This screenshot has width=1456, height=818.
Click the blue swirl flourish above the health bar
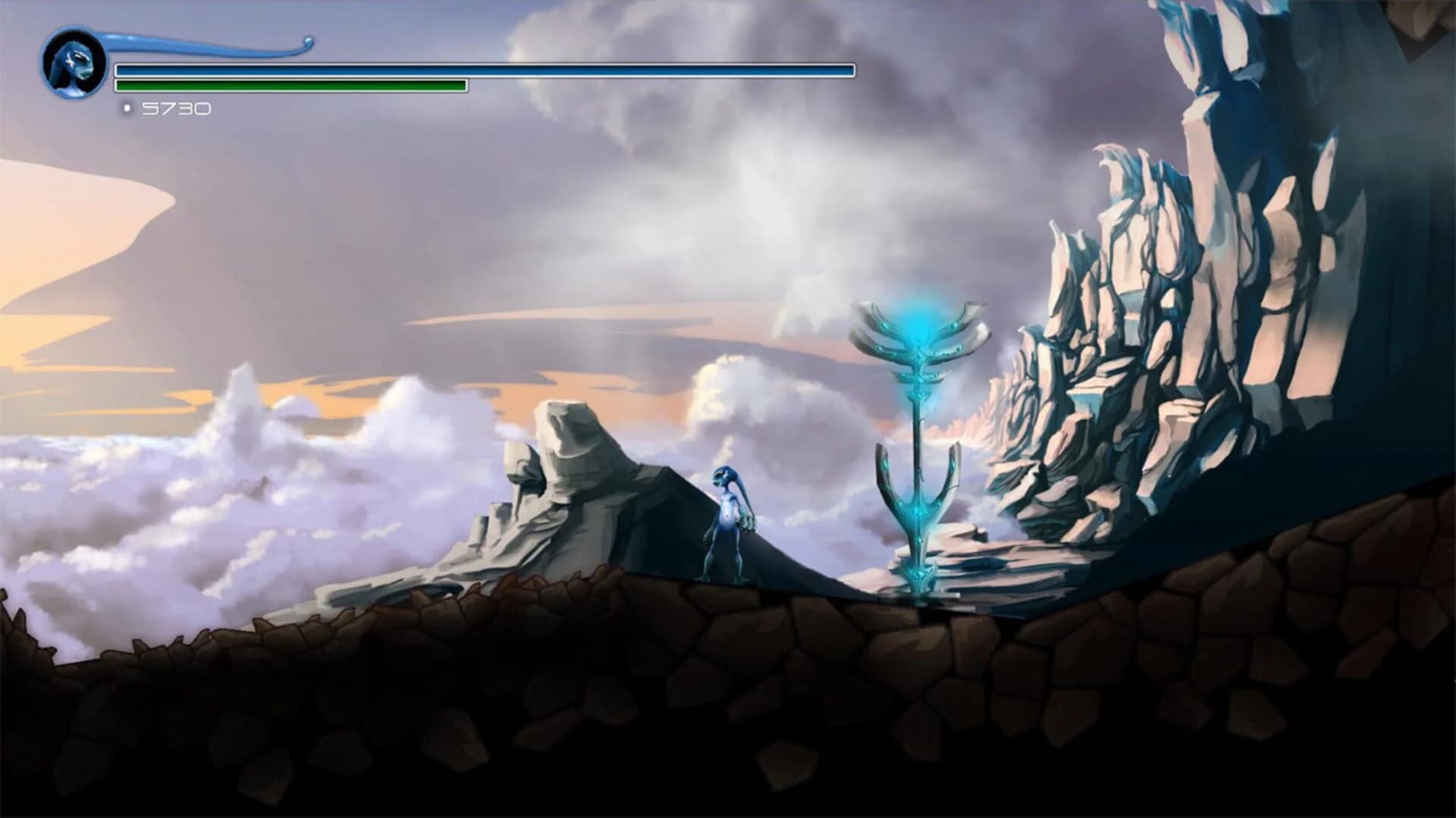pos(212,44)
